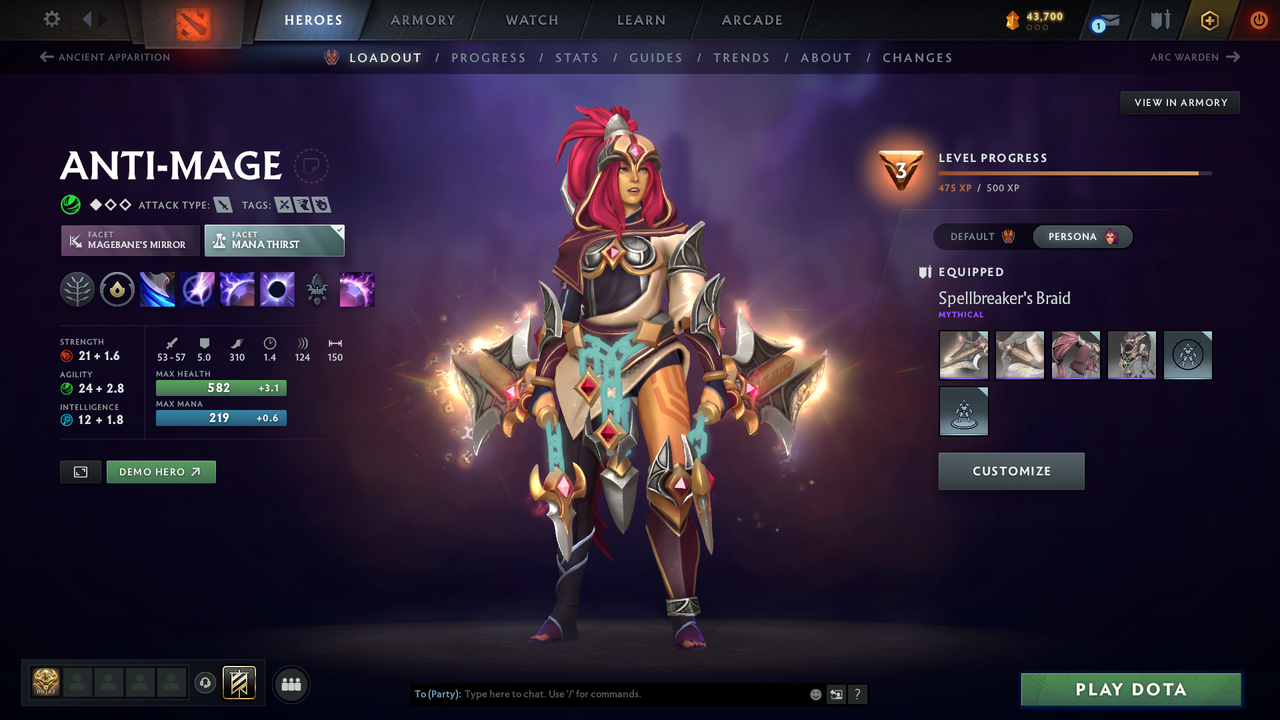Click the Dota Plus hexagon icon in top bar
The width and height of the screenshot is (1280, 720).
click(1209, 19)
